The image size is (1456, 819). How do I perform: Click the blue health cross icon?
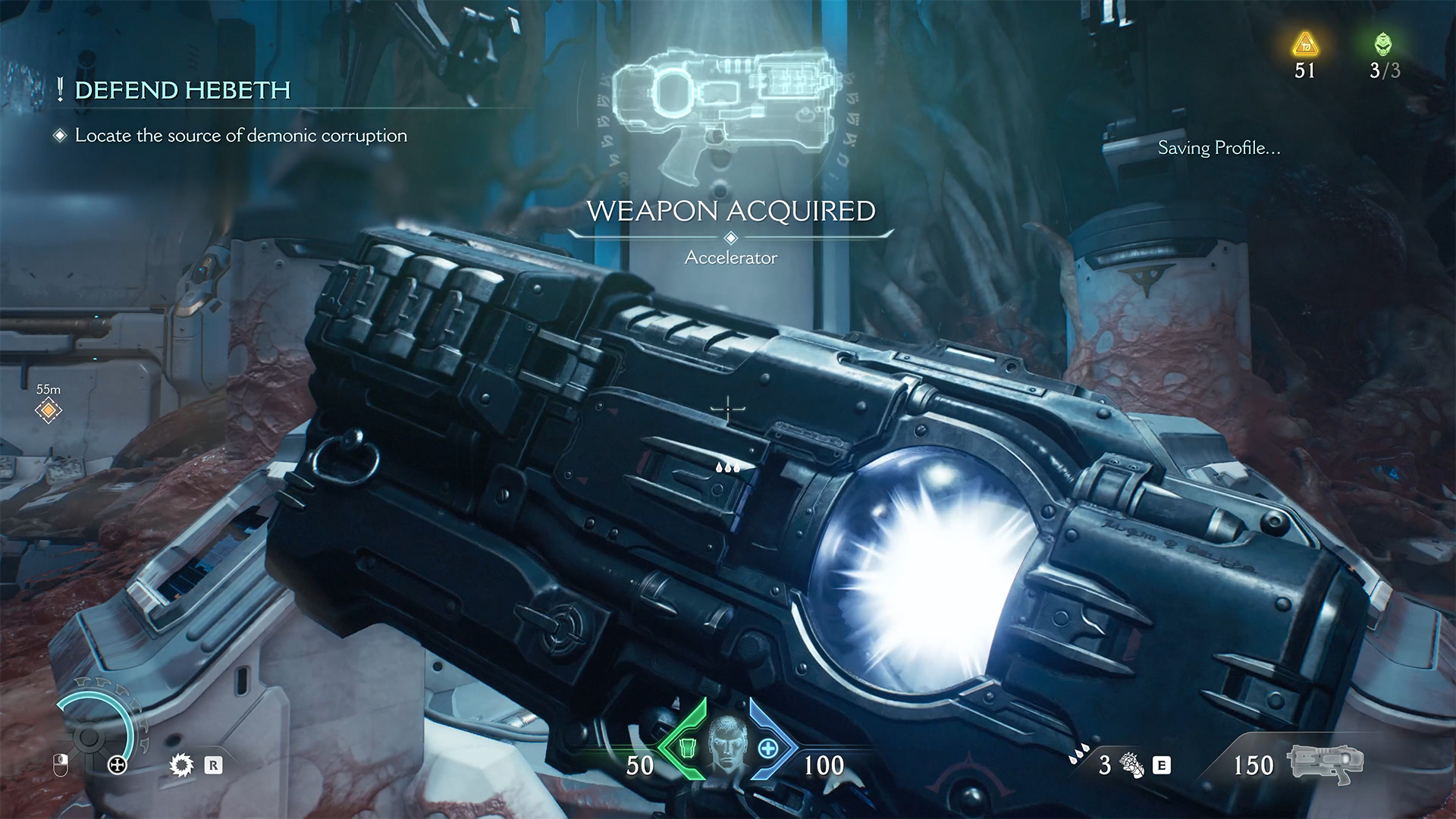(768, 748)
